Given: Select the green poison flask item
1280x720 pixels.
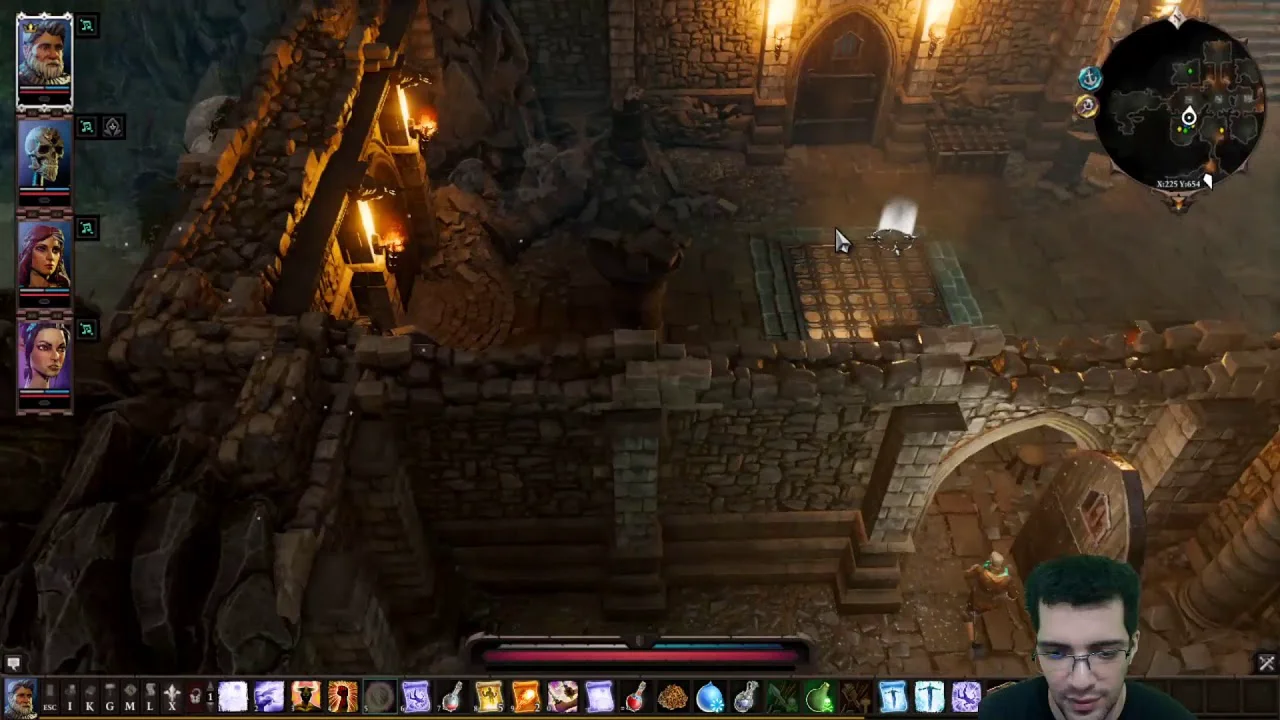Looking at the screenshot, I should pyautogui.click(x=819, y=696).
